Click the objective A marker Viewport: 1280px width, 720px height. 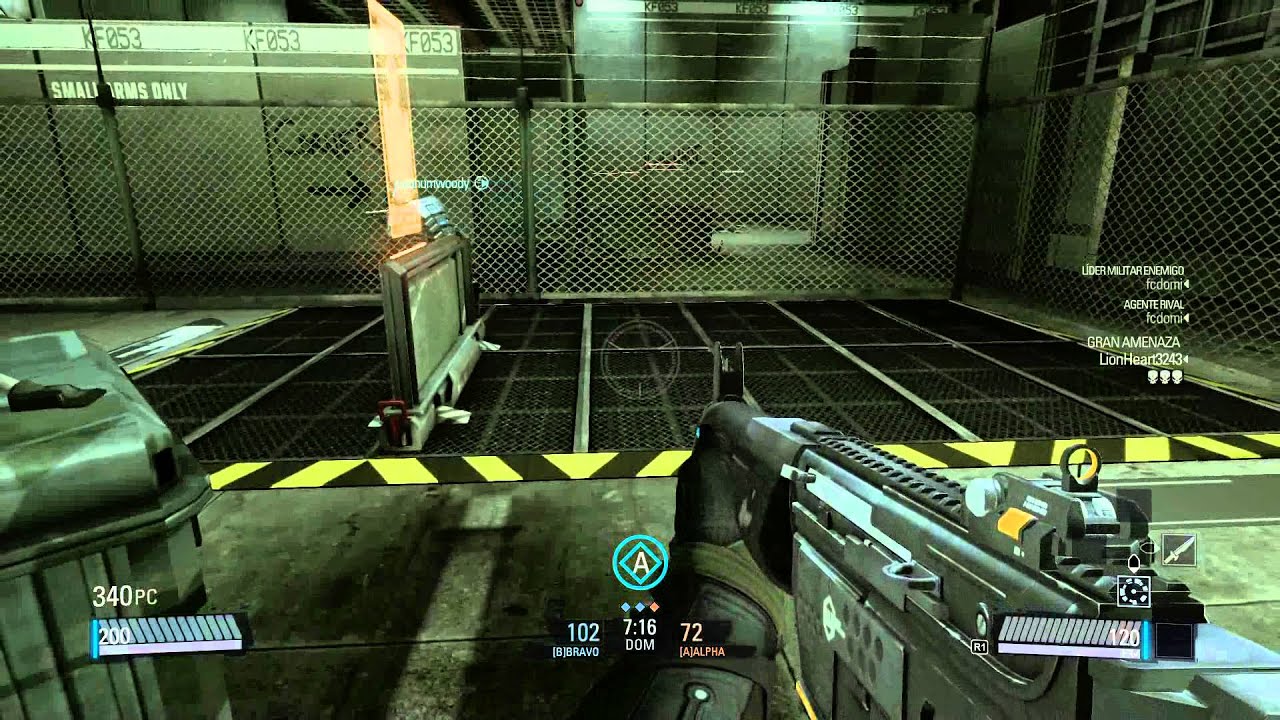[638, 561]
